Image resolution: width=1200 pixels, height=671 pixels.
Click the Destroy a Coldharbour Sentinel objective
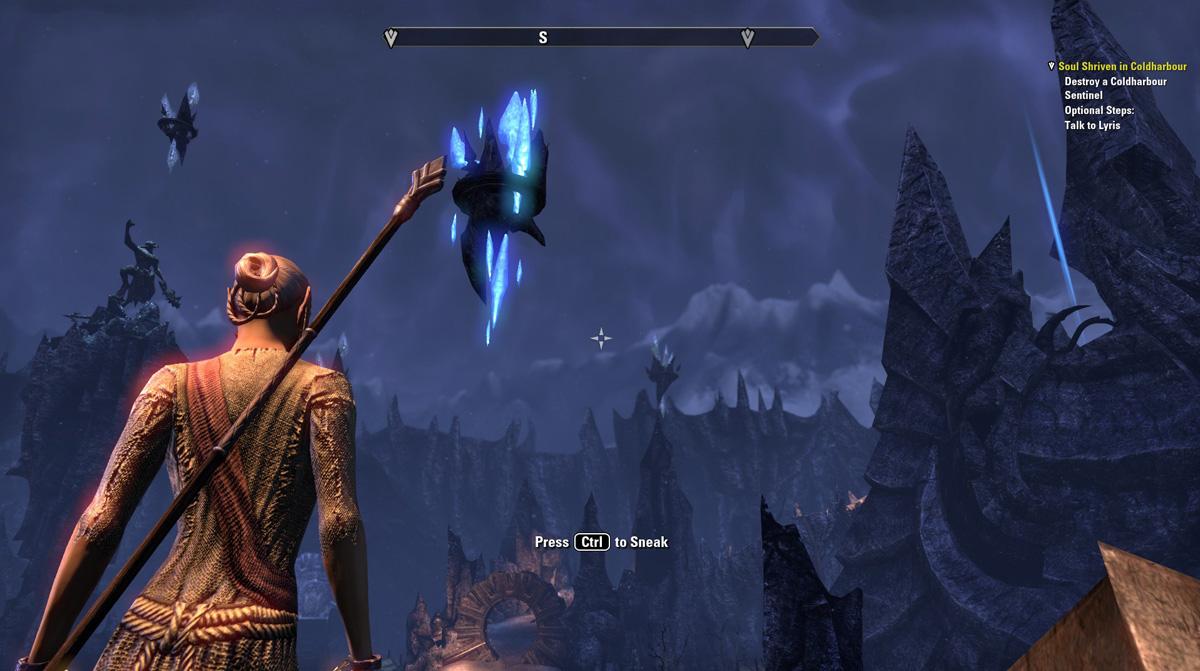pos(1115,88)
